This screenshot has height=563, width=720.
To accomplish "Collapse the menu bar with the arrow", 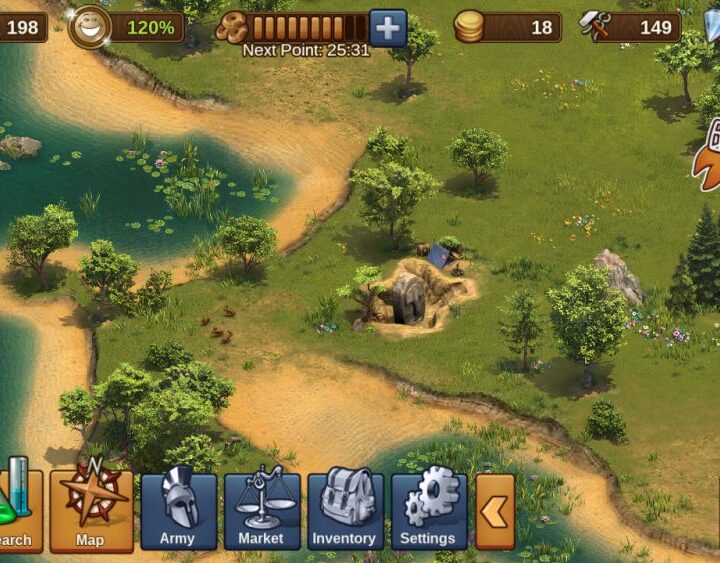I will tap(494, 511).
